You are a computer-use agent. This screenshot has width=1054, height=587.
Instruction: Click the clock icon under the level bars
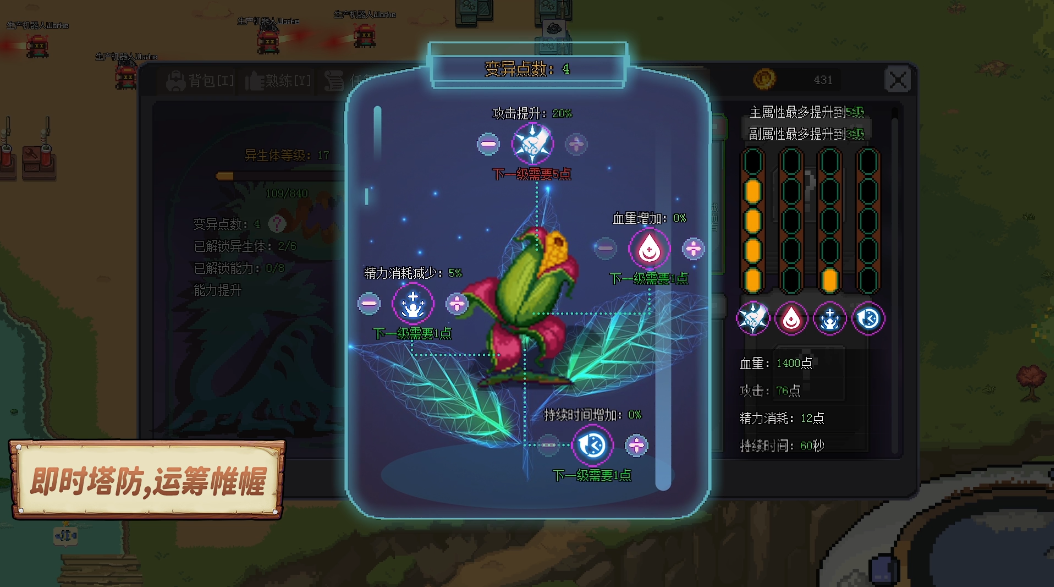(869, 319)
